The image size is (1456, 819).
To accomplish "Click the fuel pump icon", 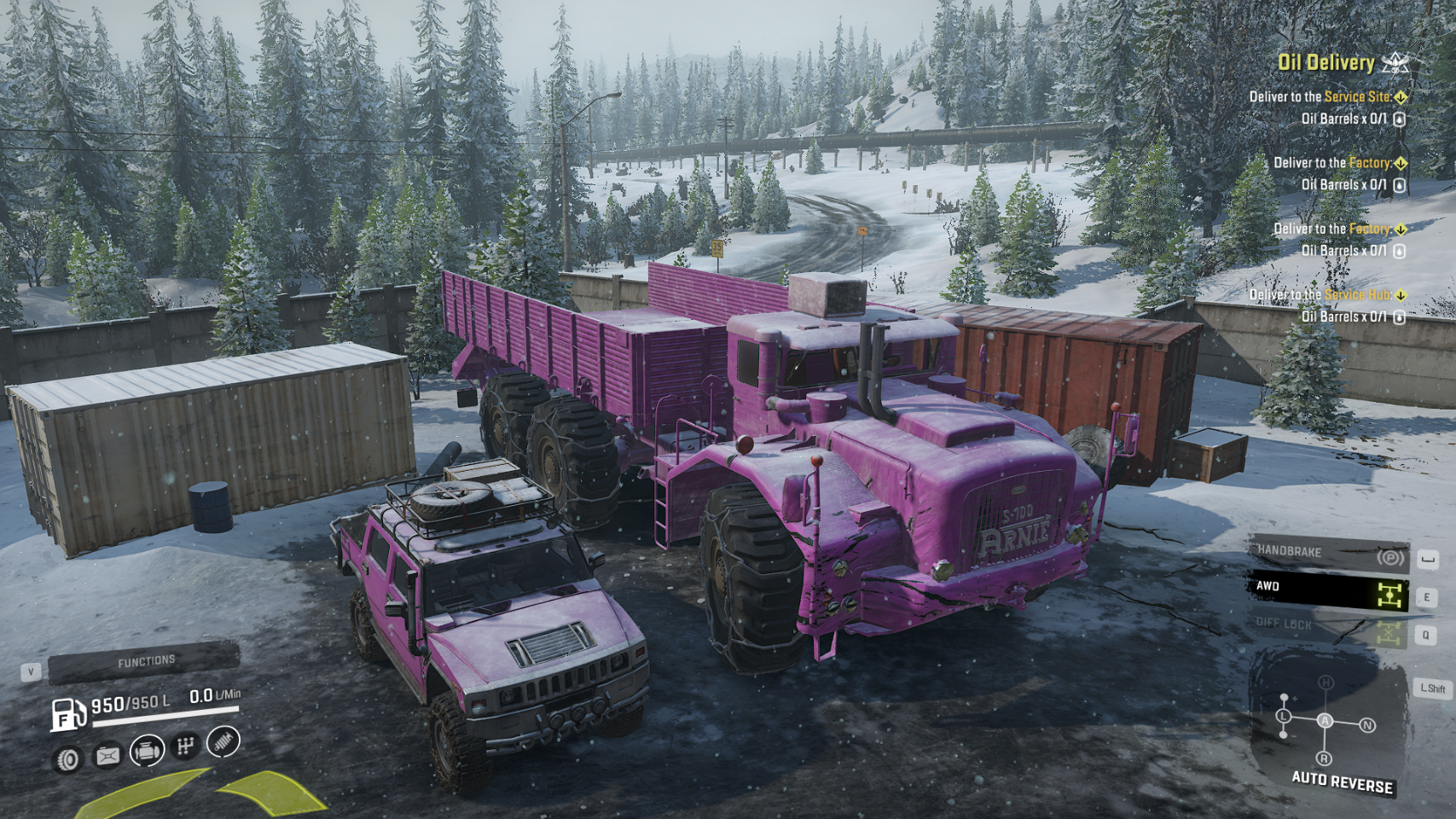I will 67,713.
